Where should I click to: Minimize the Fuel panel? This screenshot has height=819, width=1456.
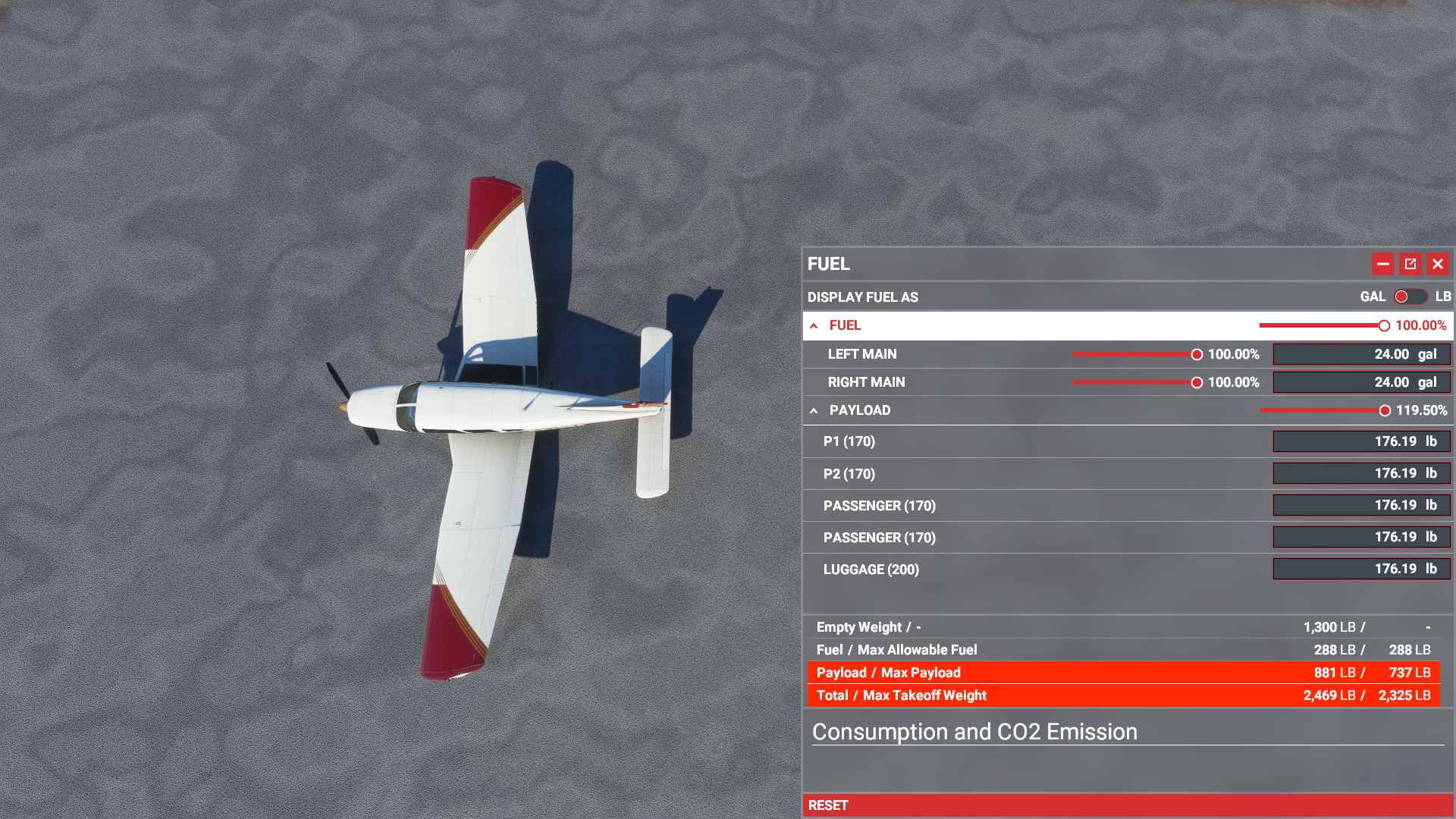click(1382, 264)
